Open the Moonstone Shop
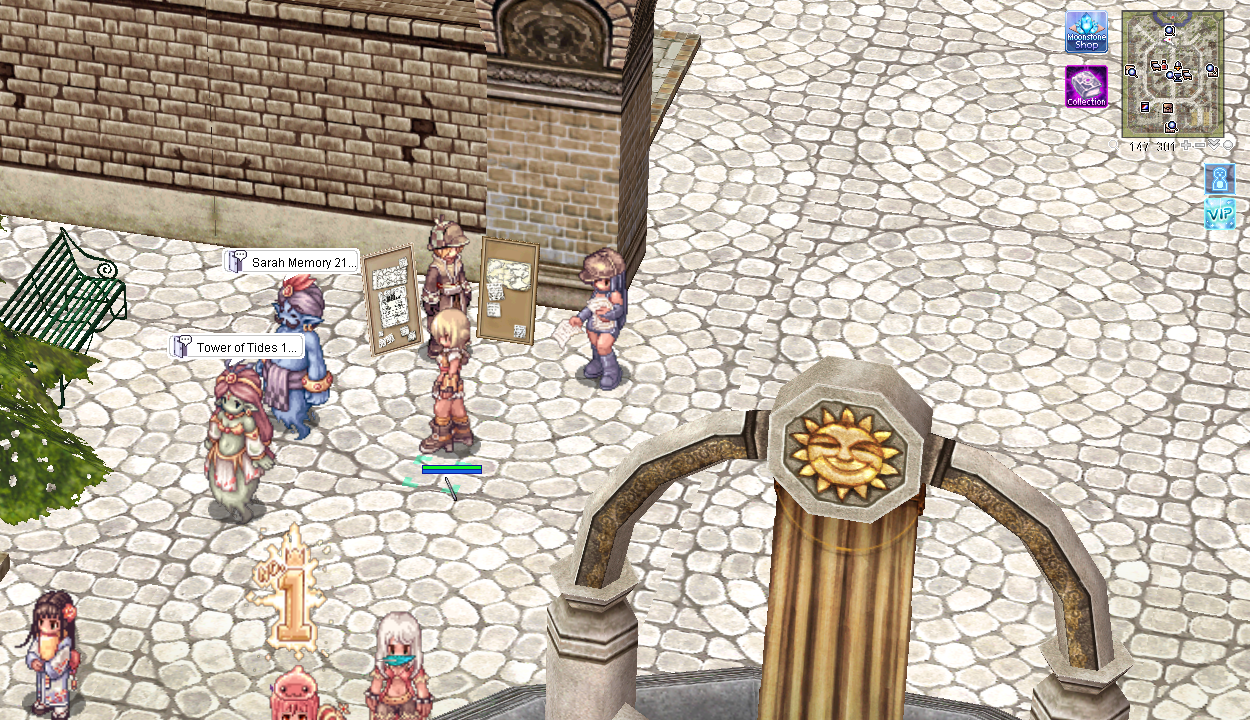 (1086, 32)
